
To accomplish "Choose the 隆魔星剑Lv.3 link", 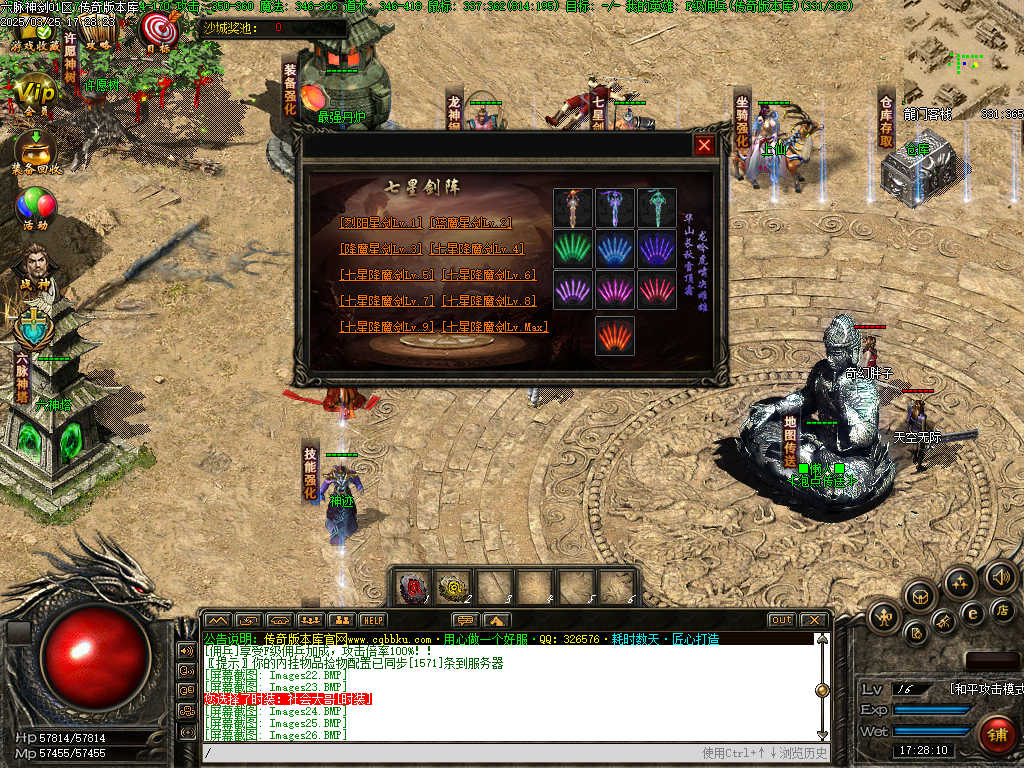I will click(383, 249).
